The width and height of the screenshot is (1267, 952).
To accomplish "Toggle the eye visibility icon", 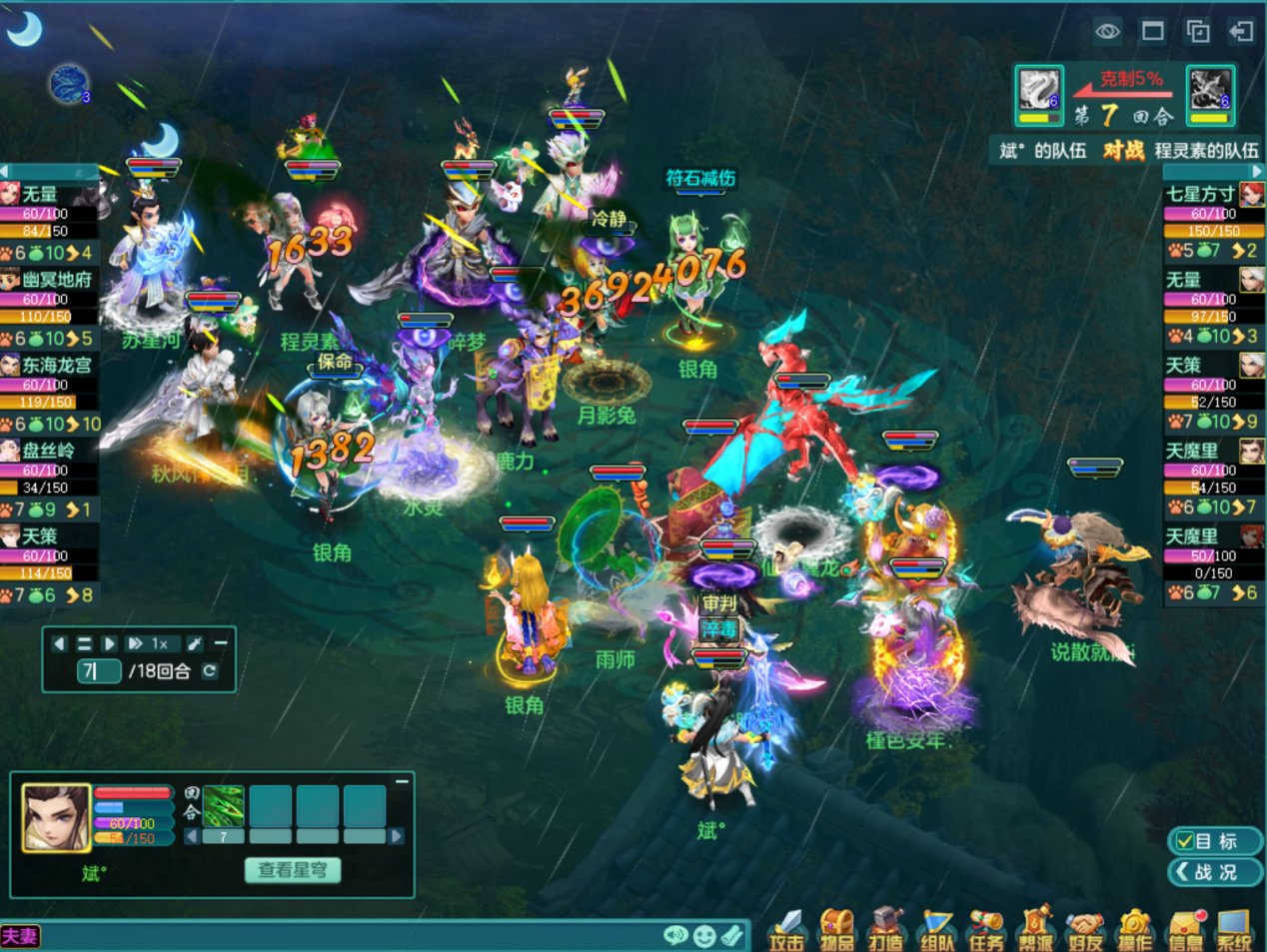I will 1107,32.
